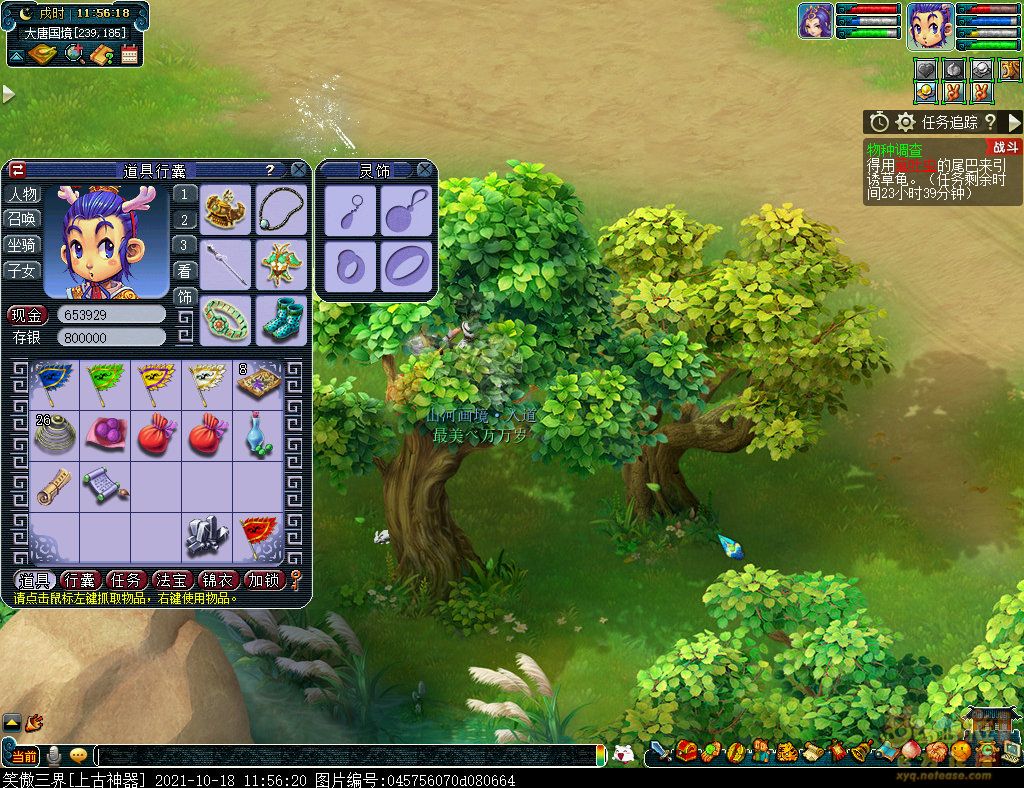Select the equipped necklace slot
The width and height of the screenshot is (1024, 788).
[281, 208]
